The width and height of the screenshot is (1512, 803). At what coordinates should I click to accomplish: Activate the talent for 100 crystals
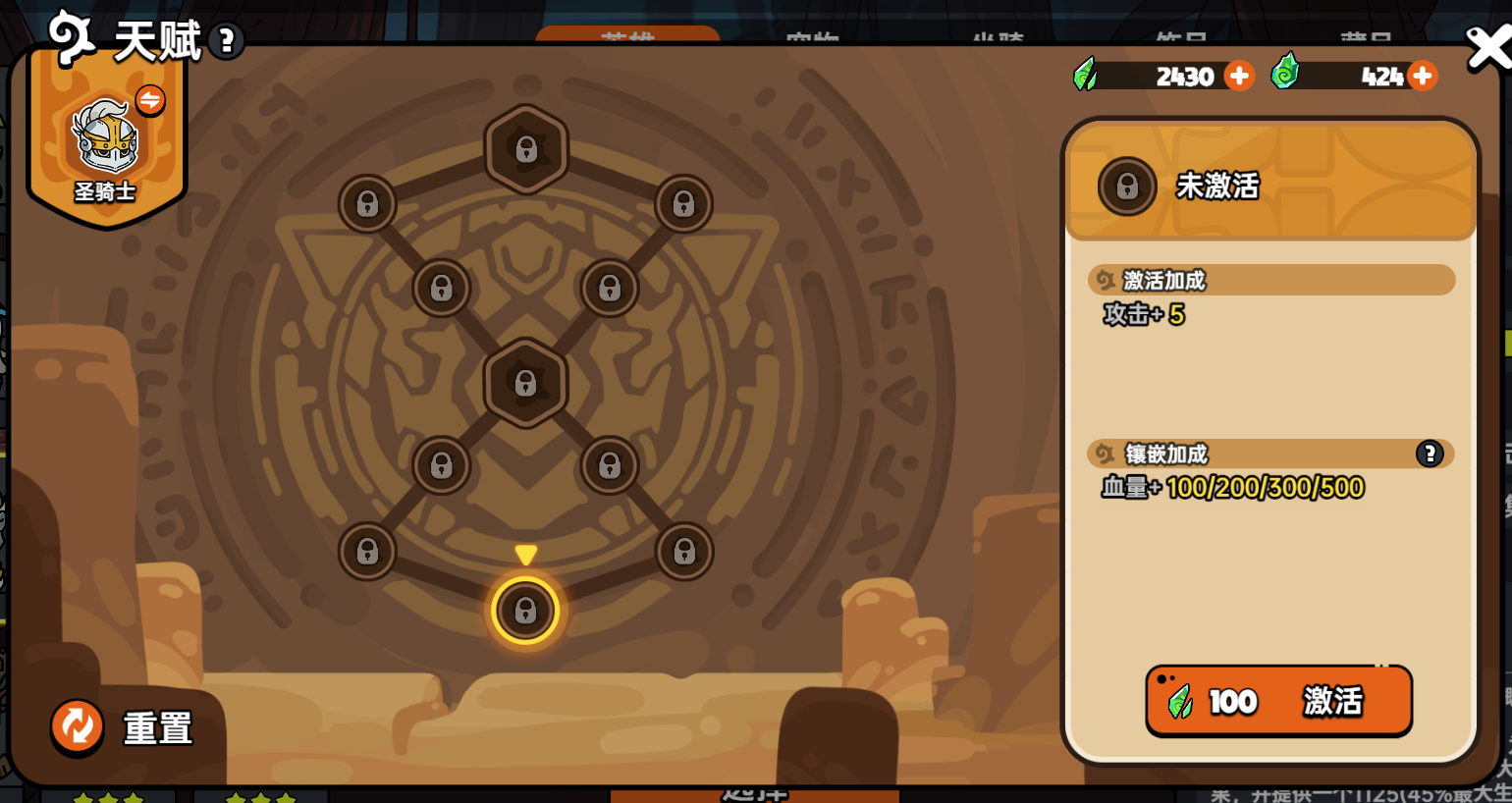click(x=1278, y=701)
